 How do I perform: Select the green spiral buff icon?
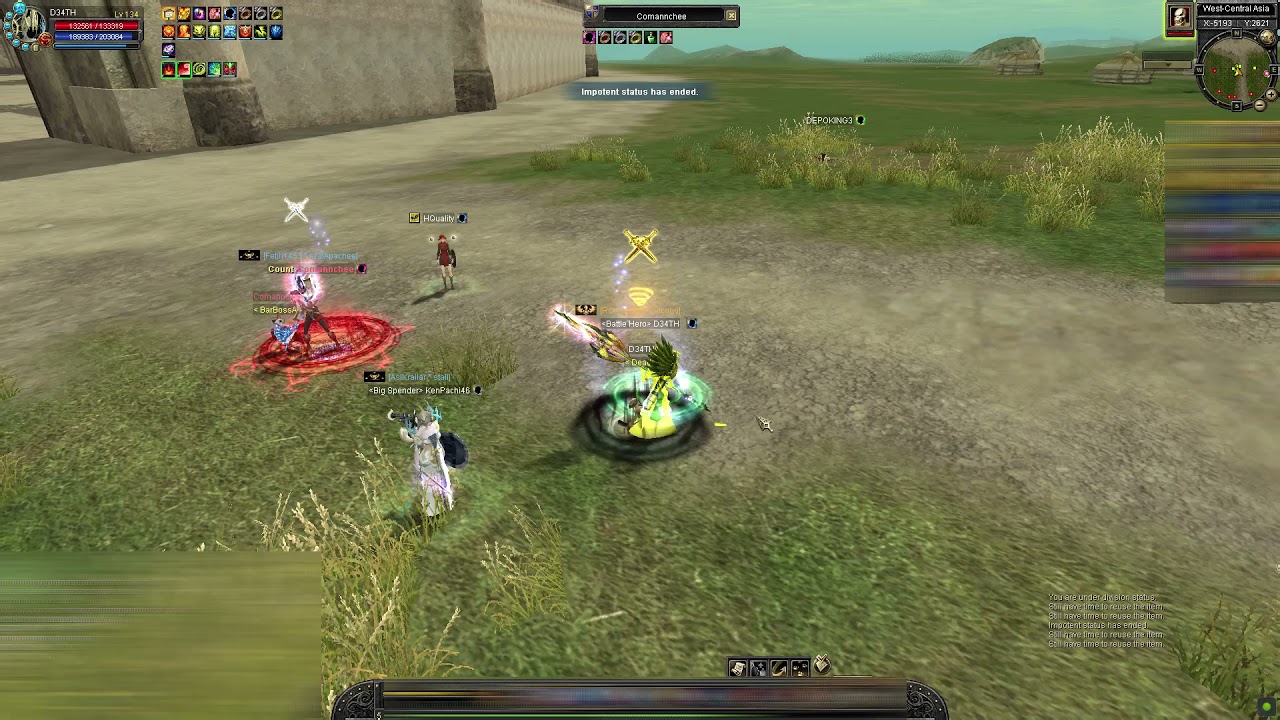click(x=199, y=69)
